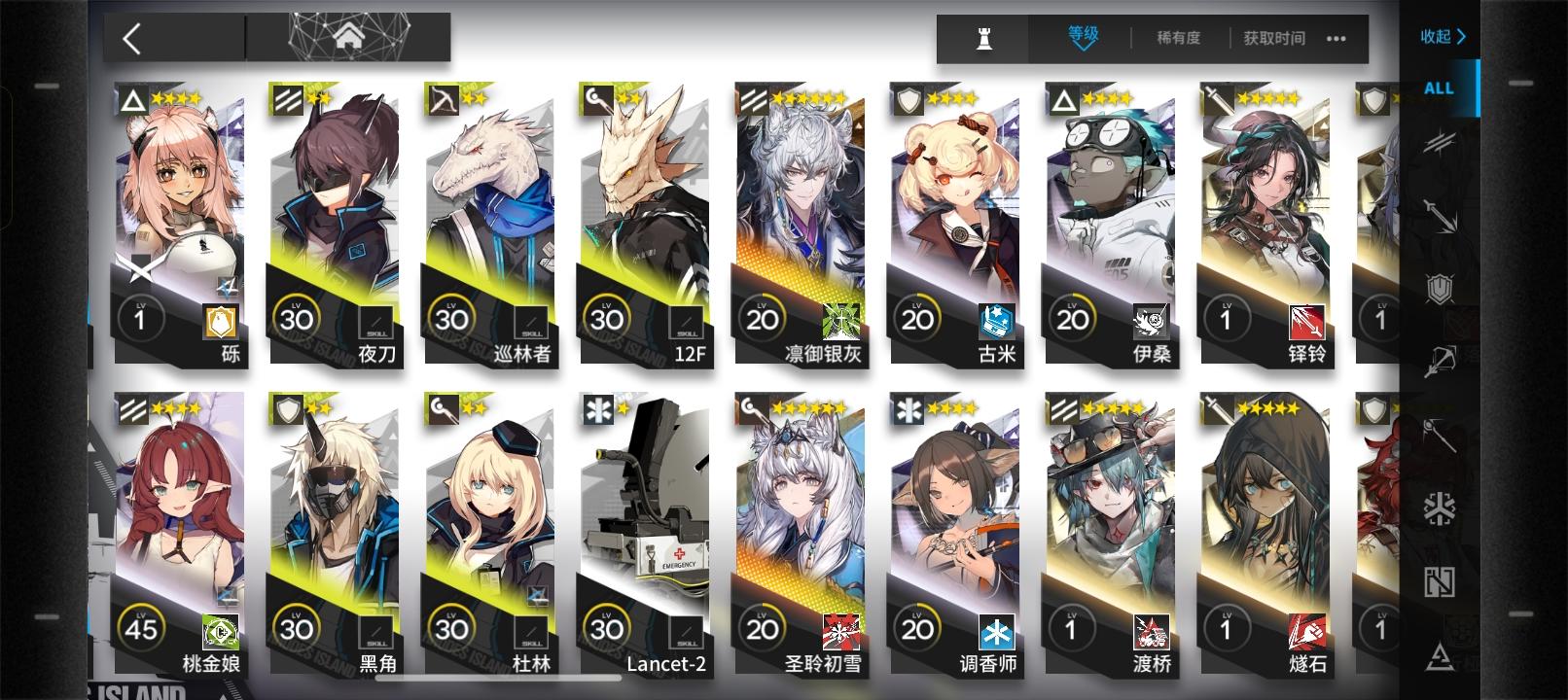
Task: Open the ... extra sorting options
Action: tap(1336, 40)
